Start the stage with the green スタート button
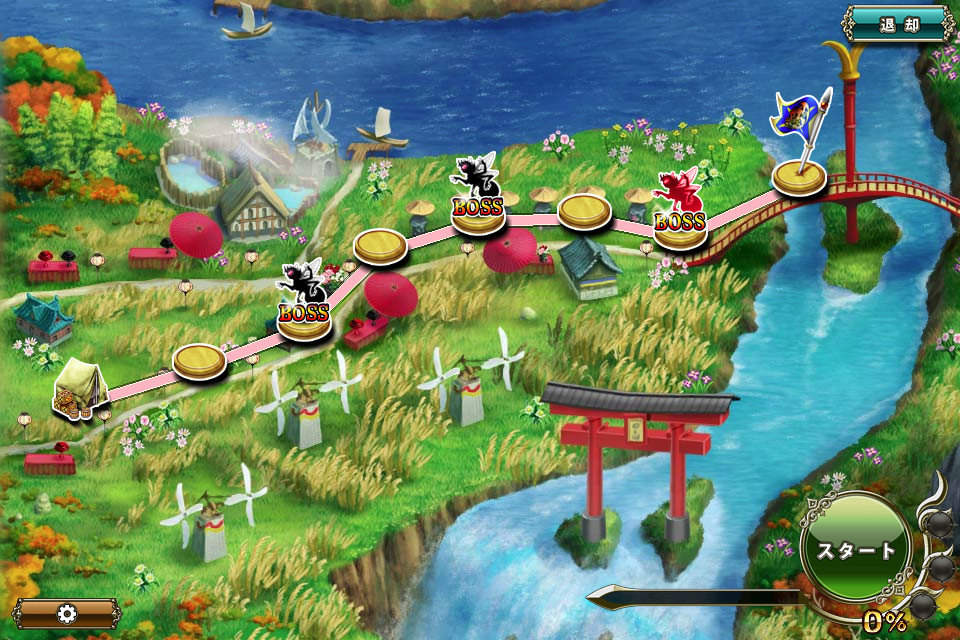 point(855,549)
